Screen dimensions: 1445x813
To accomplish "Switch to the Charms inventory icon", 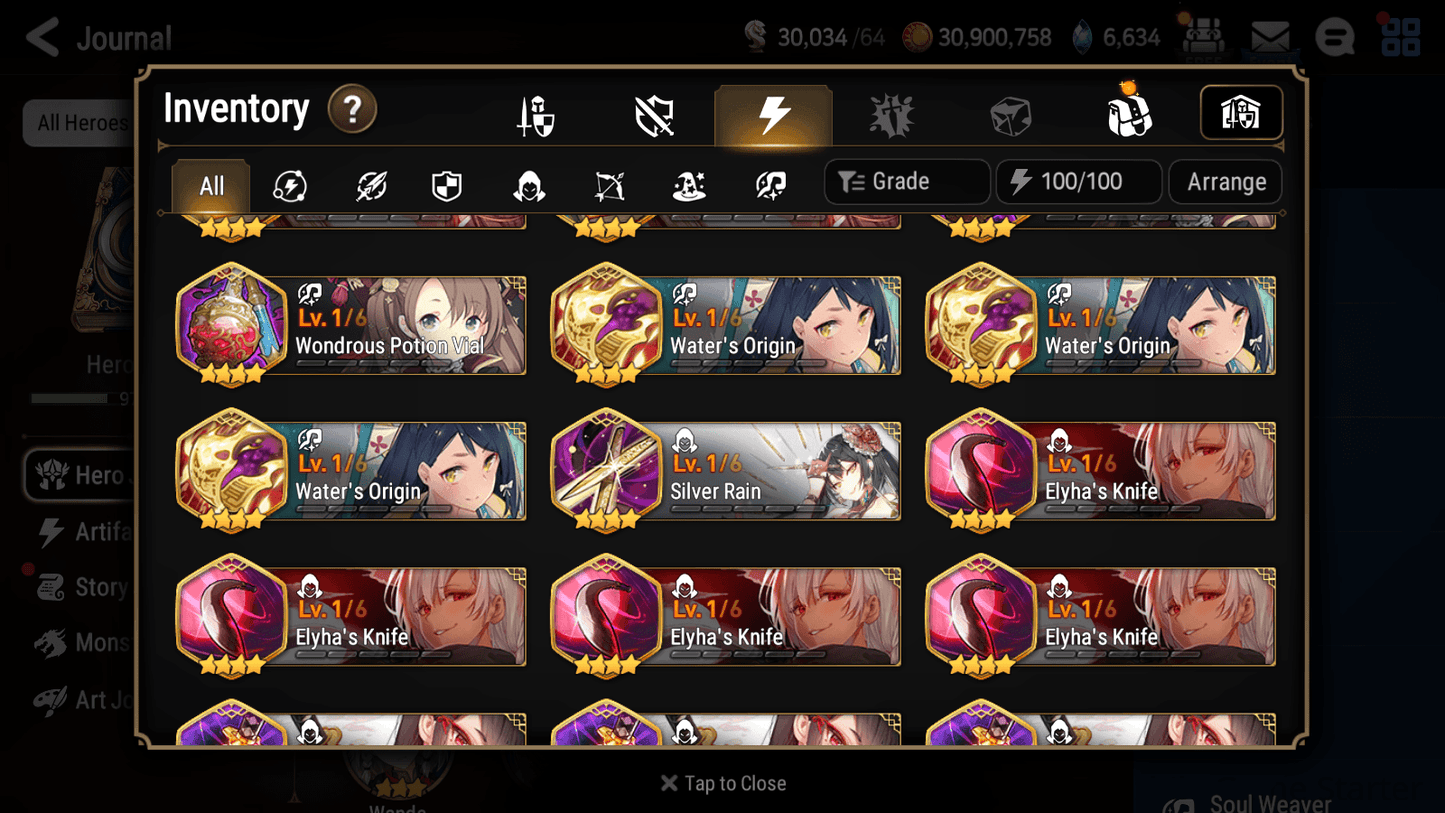I will pyautogui.click(x=891, y=113).
